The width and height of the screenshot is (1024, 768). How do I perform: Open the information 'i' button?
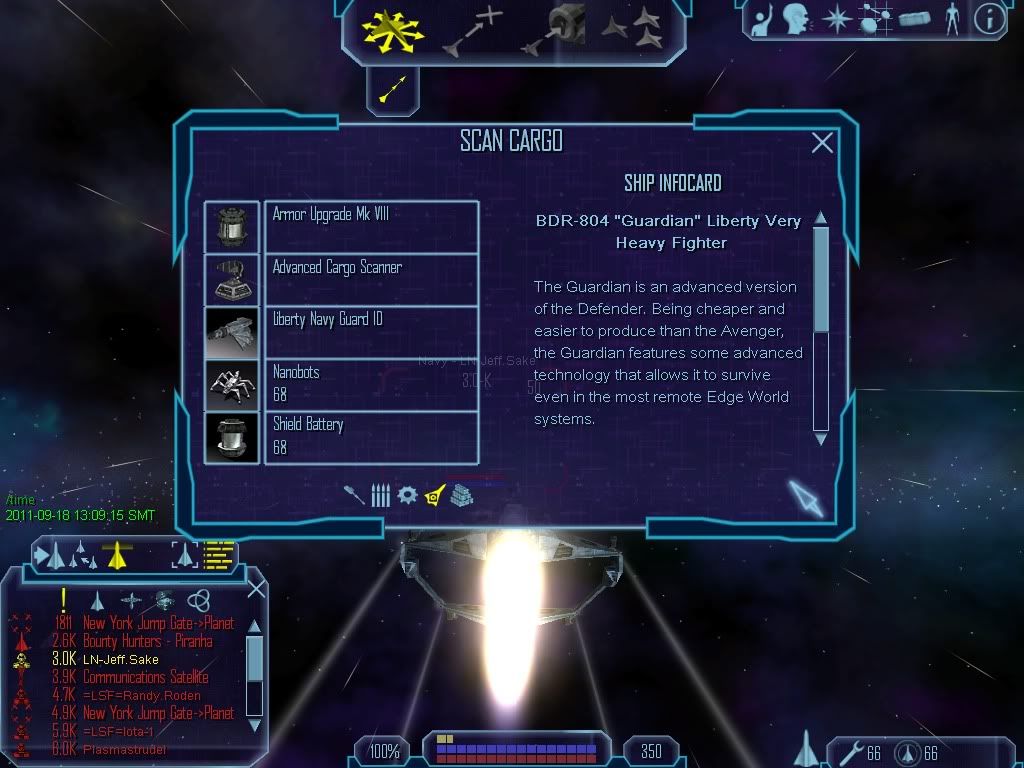click(x=989, y=19)
